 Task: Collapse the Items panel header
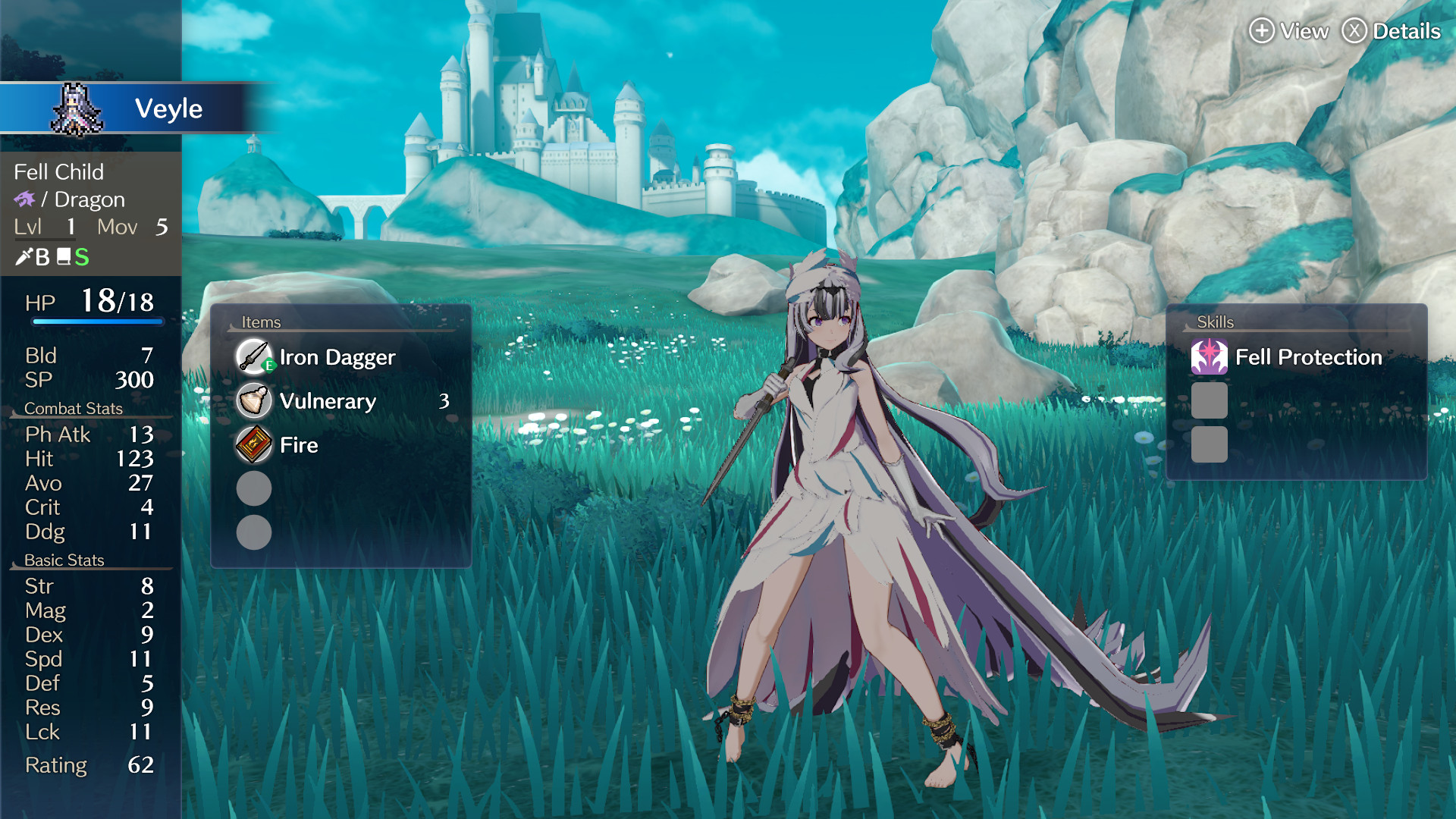click(262, 322)
